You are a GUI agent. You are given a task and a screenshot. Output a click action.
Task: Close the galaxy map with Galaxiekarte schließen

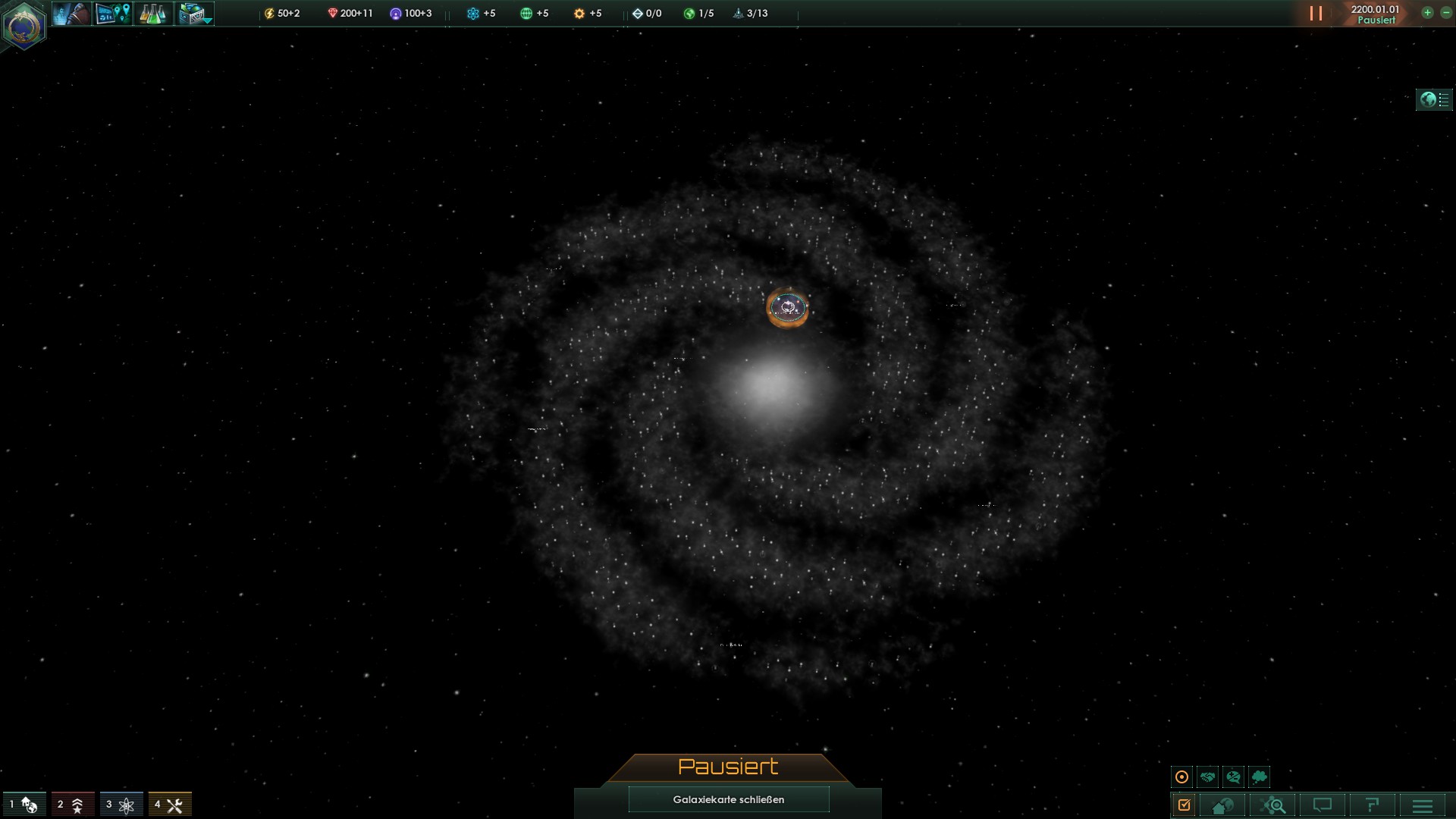coord(728,799)
